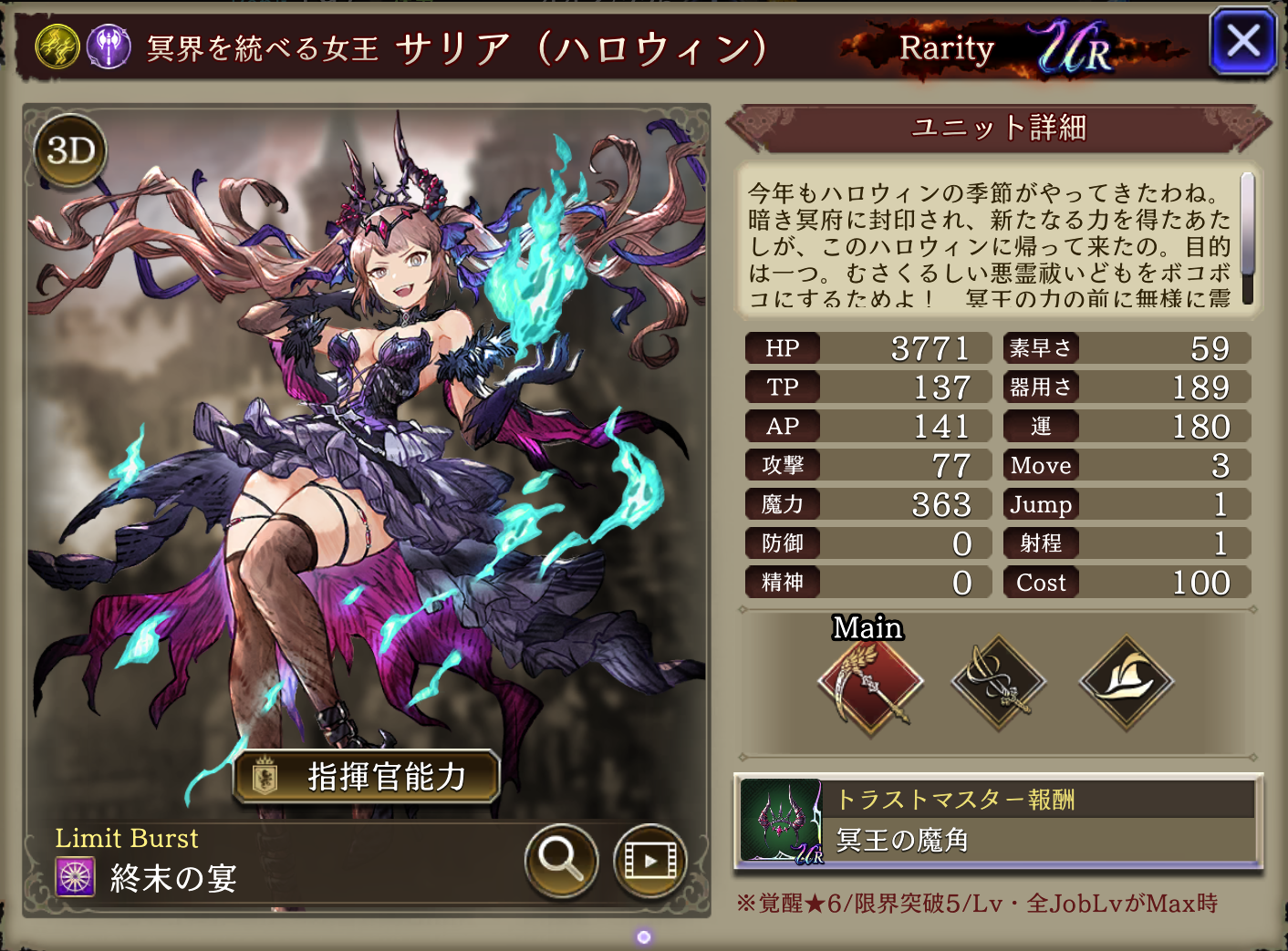The width and height of the screenshot is (1288, 951).
Task: View the 冥王の魔角 trust master reward
Action: 998,821
